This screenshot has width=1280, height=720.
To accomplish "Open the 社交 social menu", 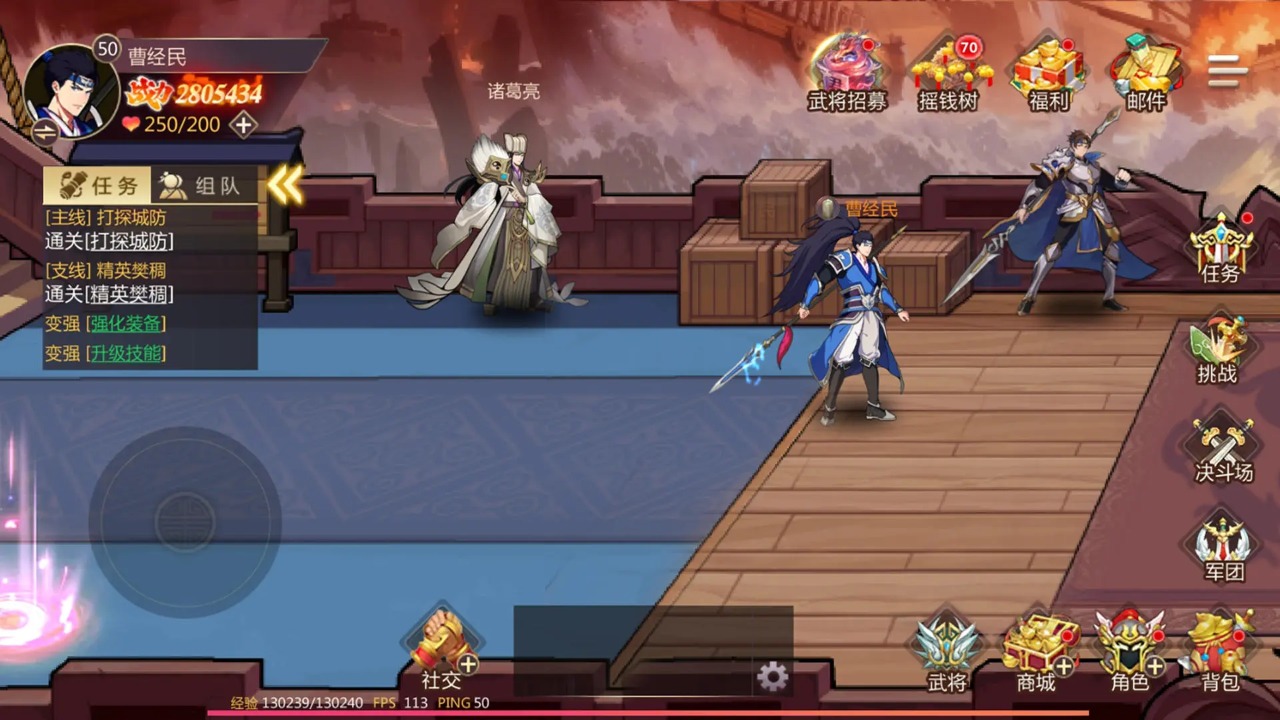I will tap(441, 647).
